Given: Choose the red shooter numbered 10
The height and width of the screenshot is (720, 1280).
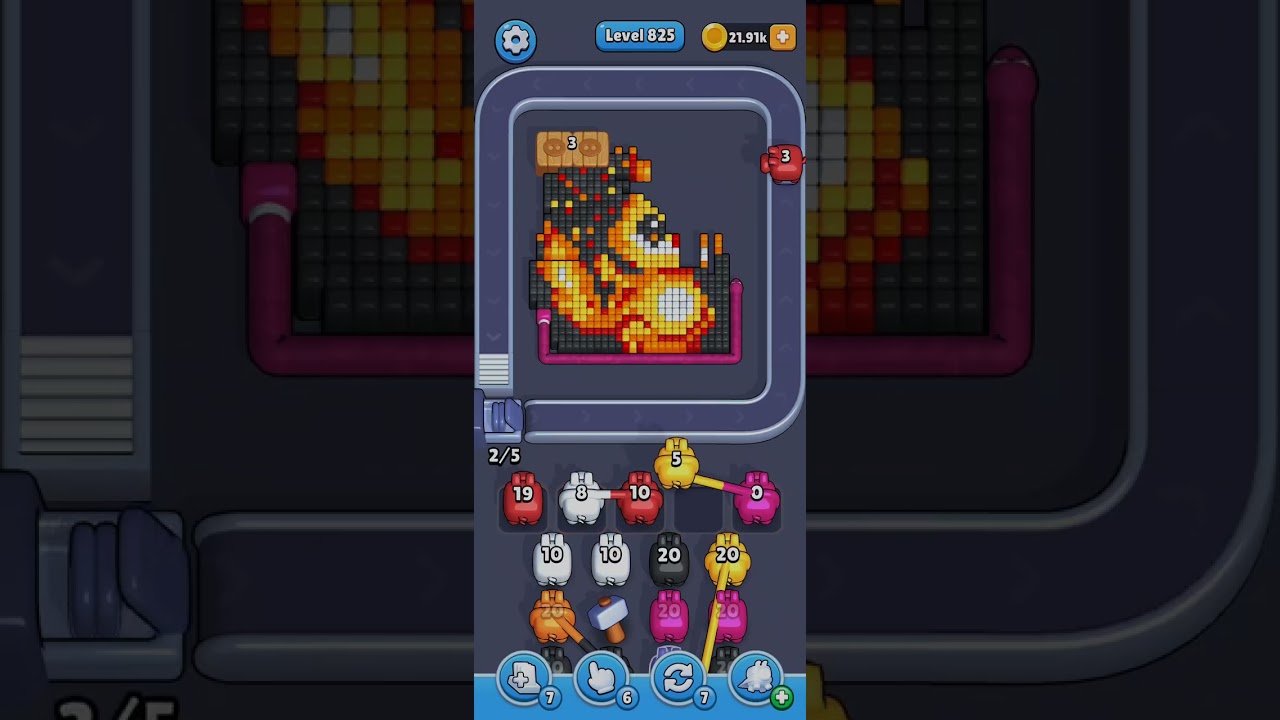Looking at the screenshot, I should coord(640,498).
